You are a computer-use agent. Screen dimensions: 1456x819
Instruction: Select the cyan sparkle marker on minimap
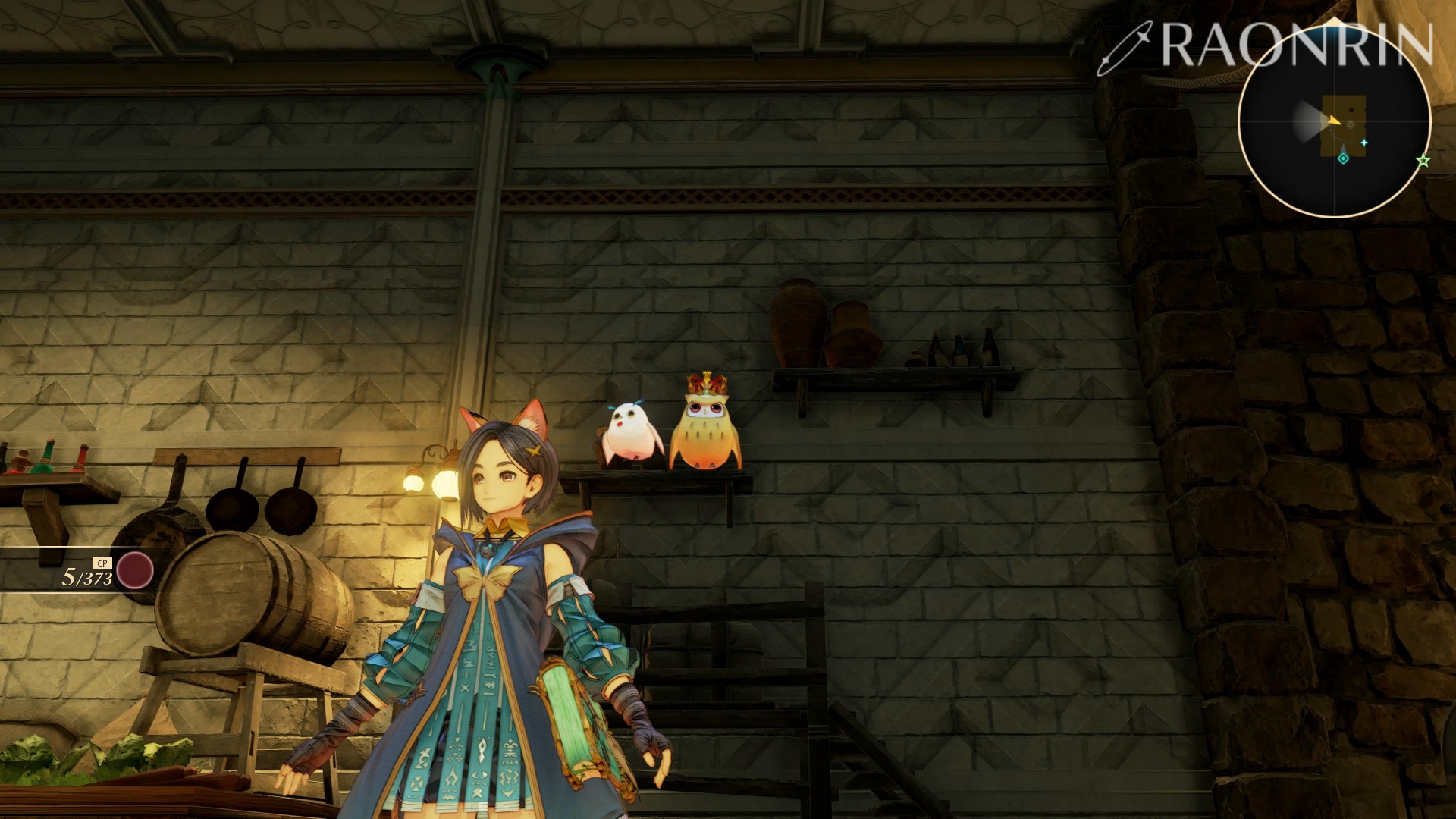point(1363,143)
